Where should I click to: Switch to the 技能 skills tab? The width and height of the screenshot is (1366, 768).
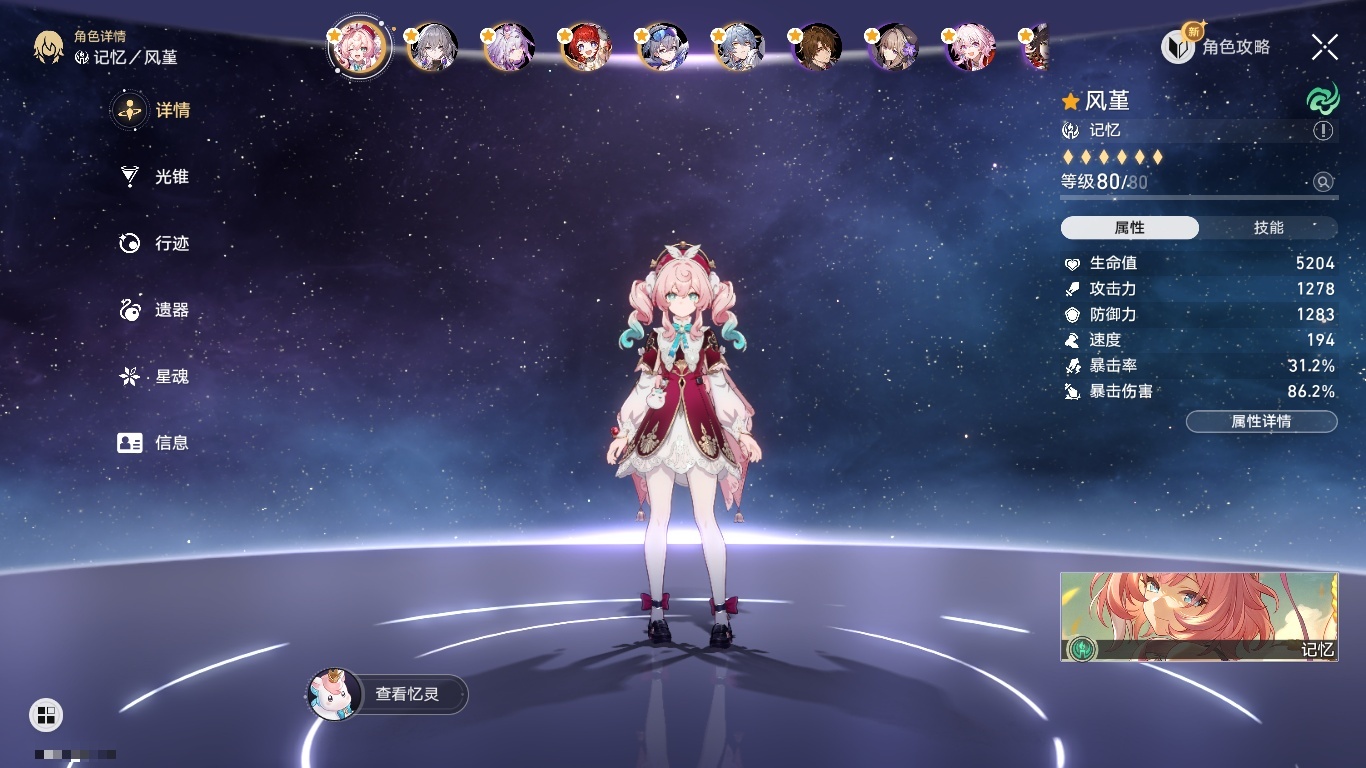pyautogui.click(x=1268, y=228)
